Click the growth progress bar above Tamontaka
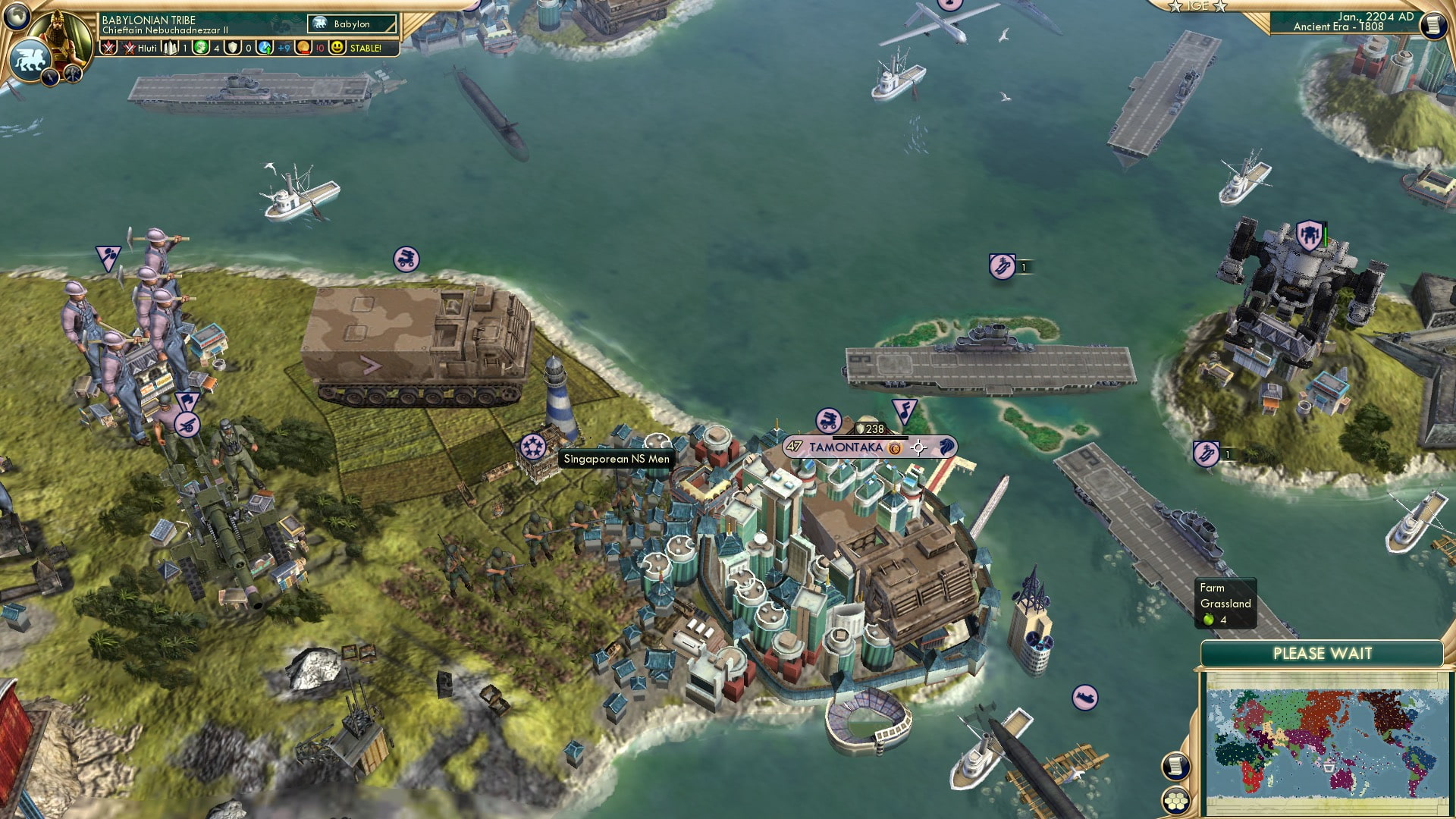Screen dimensions: 1456x819 pos(870,438)
